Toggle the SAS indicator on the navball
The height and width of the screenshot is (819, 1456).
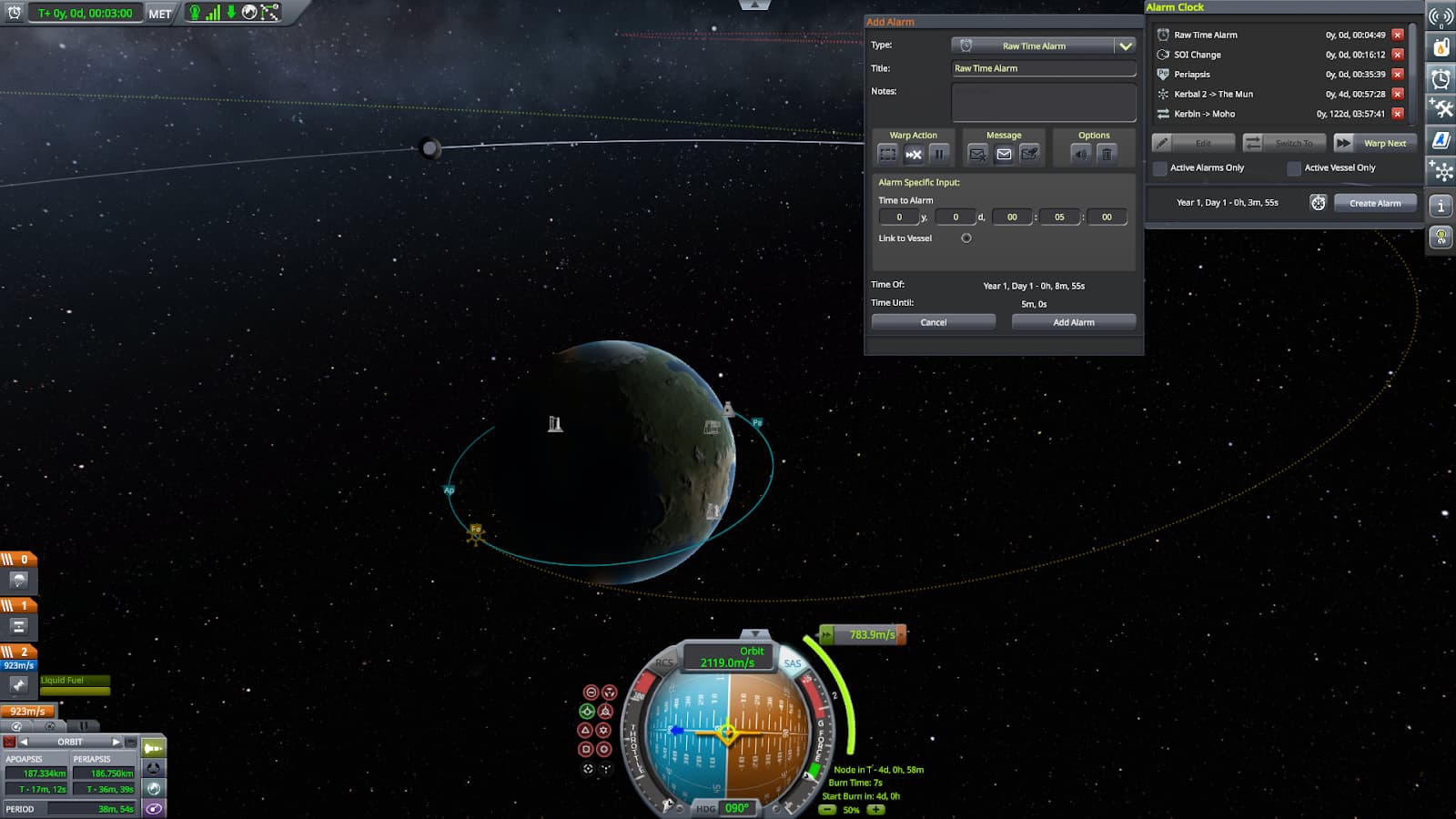pyautogui.click(x=793, y=663)
